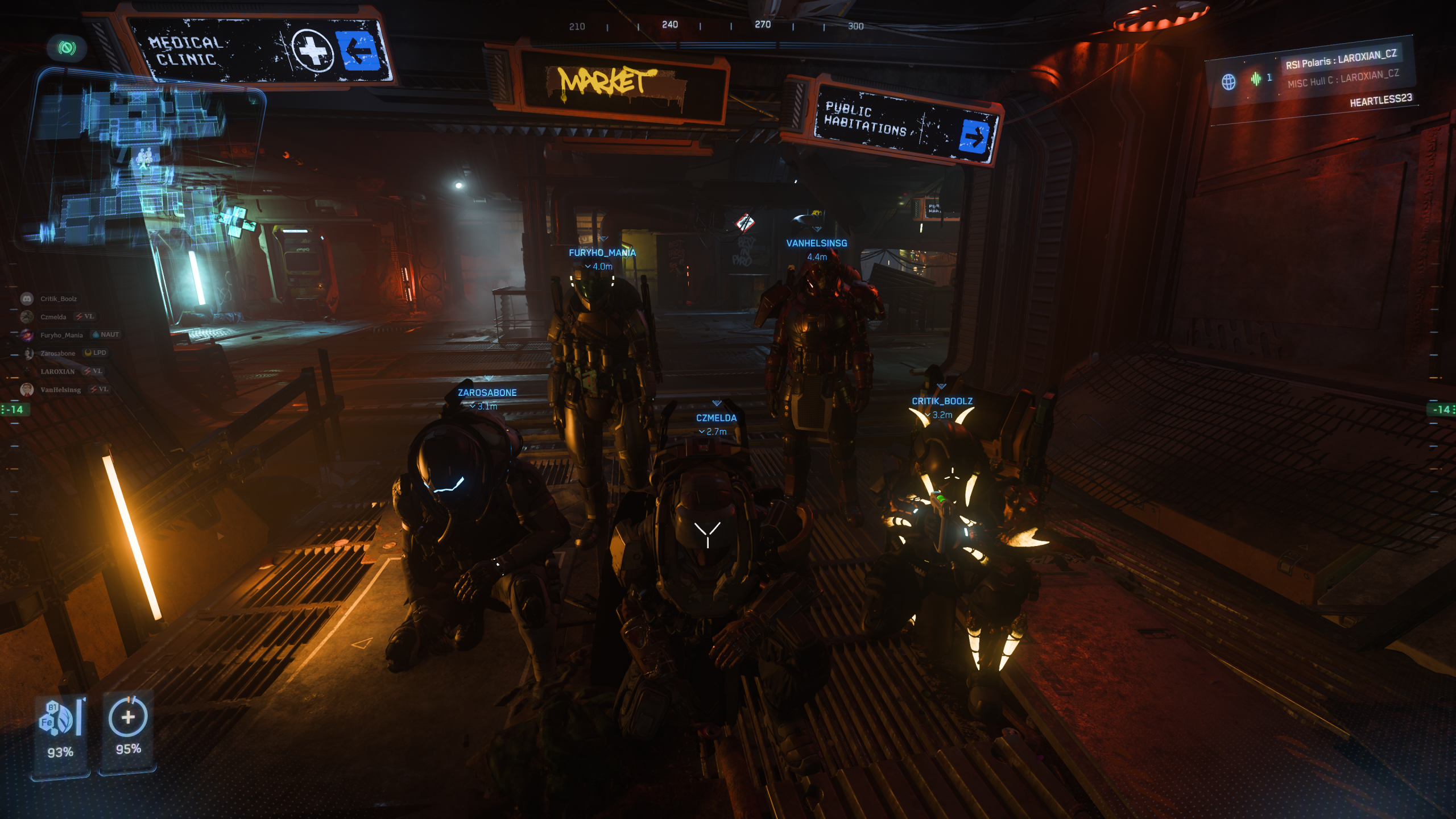
Task: Click the globe icon in the comms panel
Action: coord(1228,82)
